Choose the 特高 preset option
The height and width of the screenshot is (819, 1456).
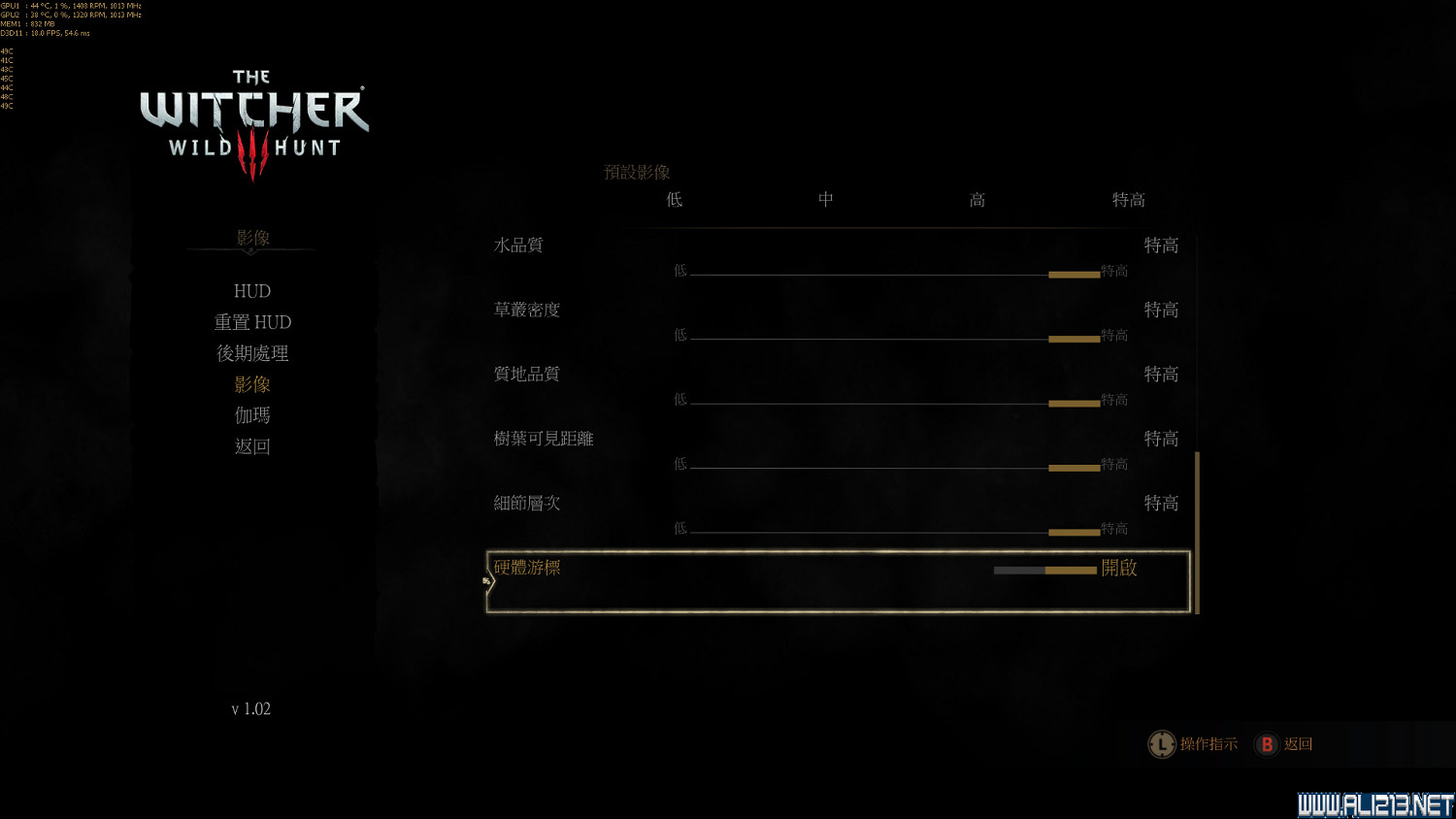click(1128, 200)
